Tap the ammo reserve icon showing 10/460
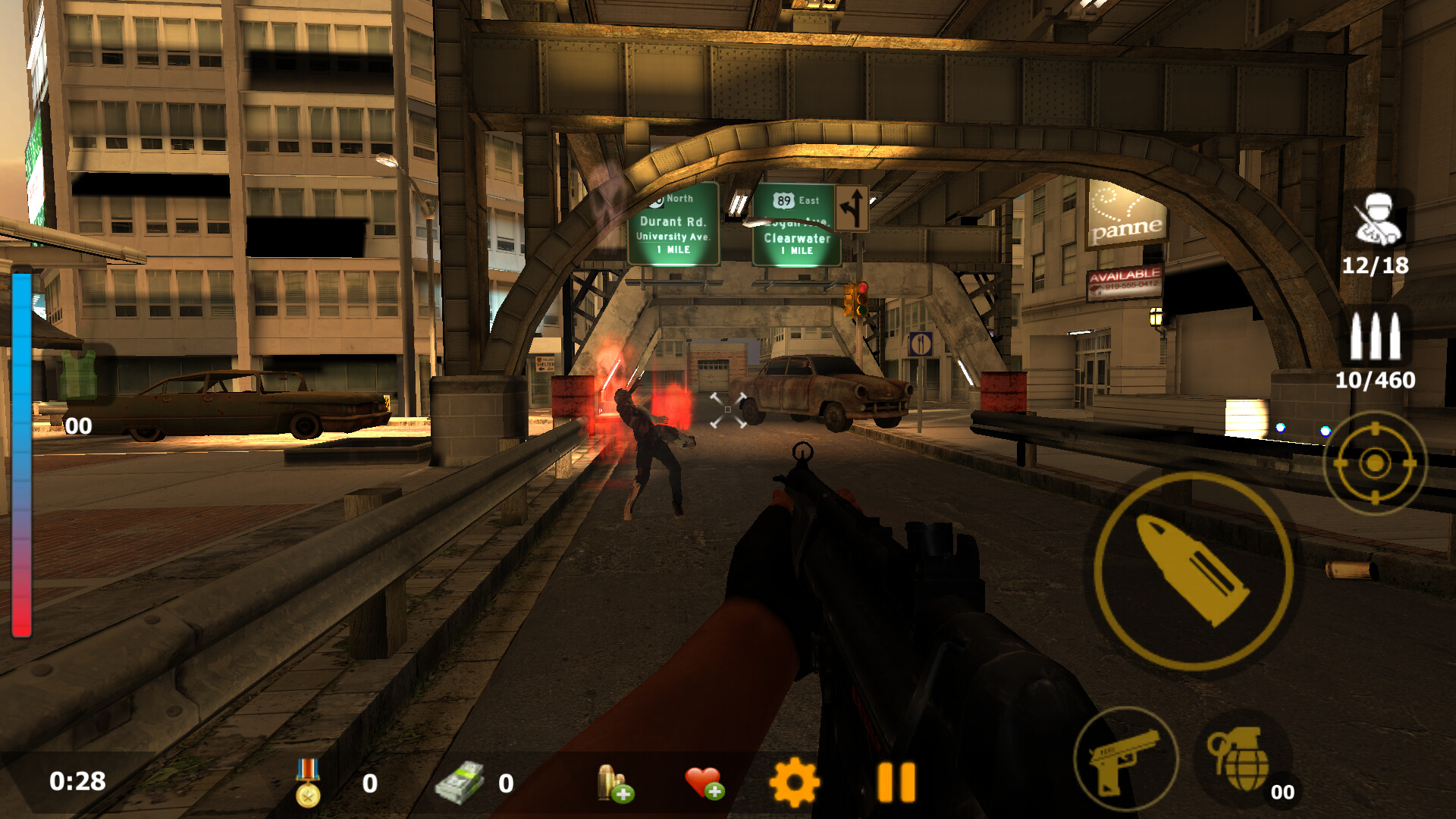Image resolution: width=1456 pixels, height=819 pixels. click(x=1376, y=335)
